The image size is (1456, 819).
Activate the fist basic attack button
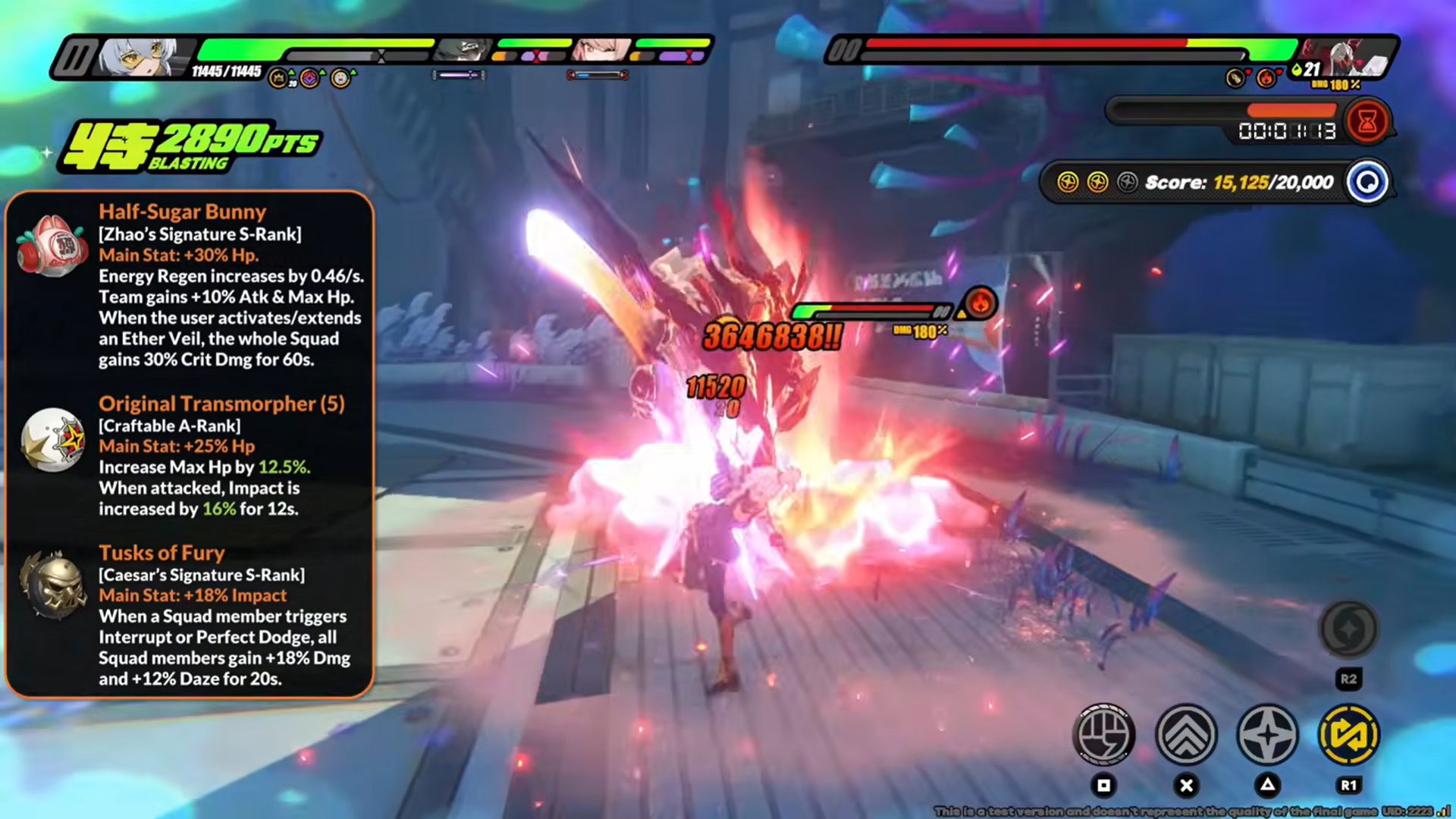(1104, 734)
